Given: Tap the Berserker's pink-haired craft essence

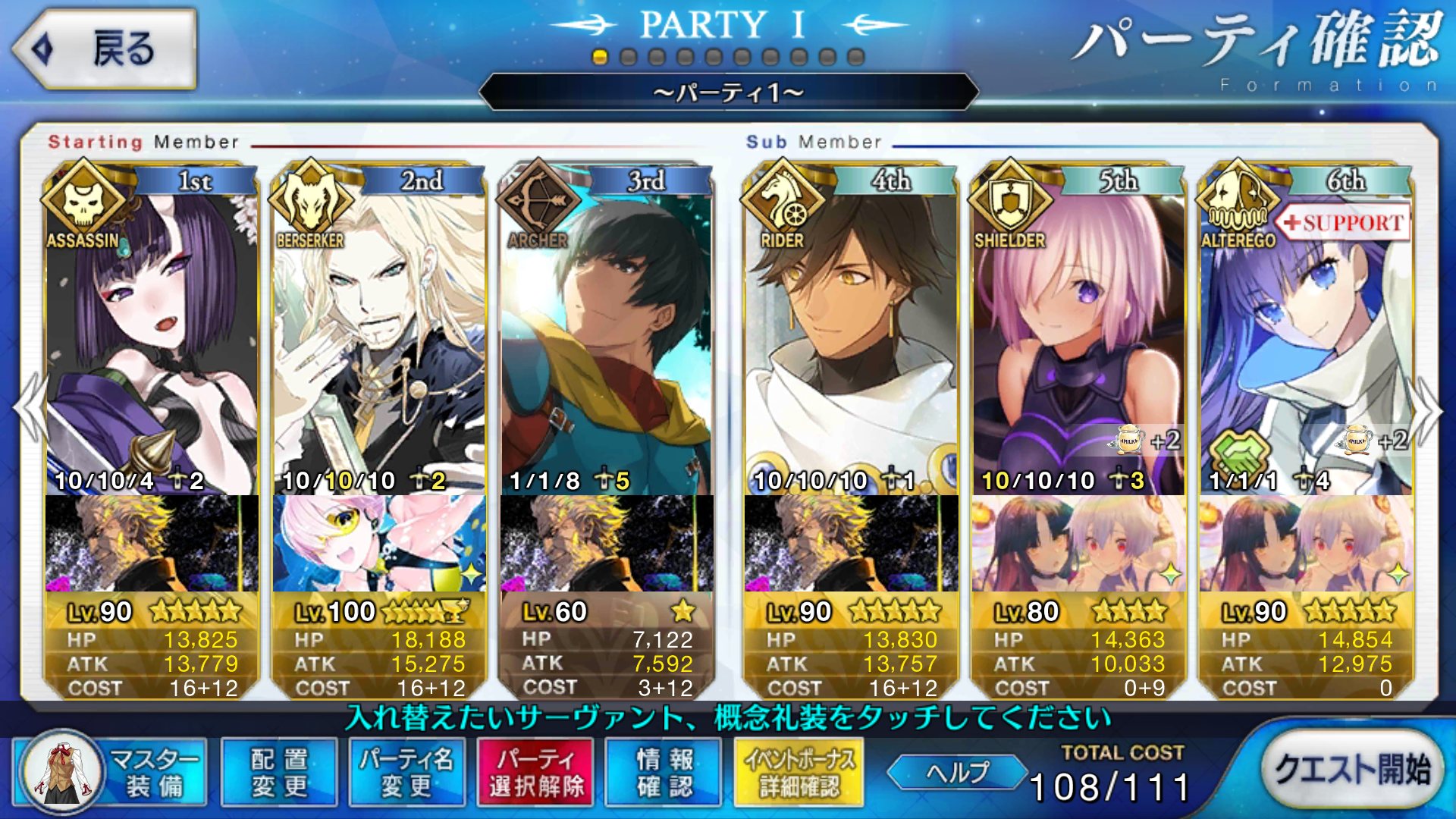Looking at the screenshot, I should pos(379,543).
